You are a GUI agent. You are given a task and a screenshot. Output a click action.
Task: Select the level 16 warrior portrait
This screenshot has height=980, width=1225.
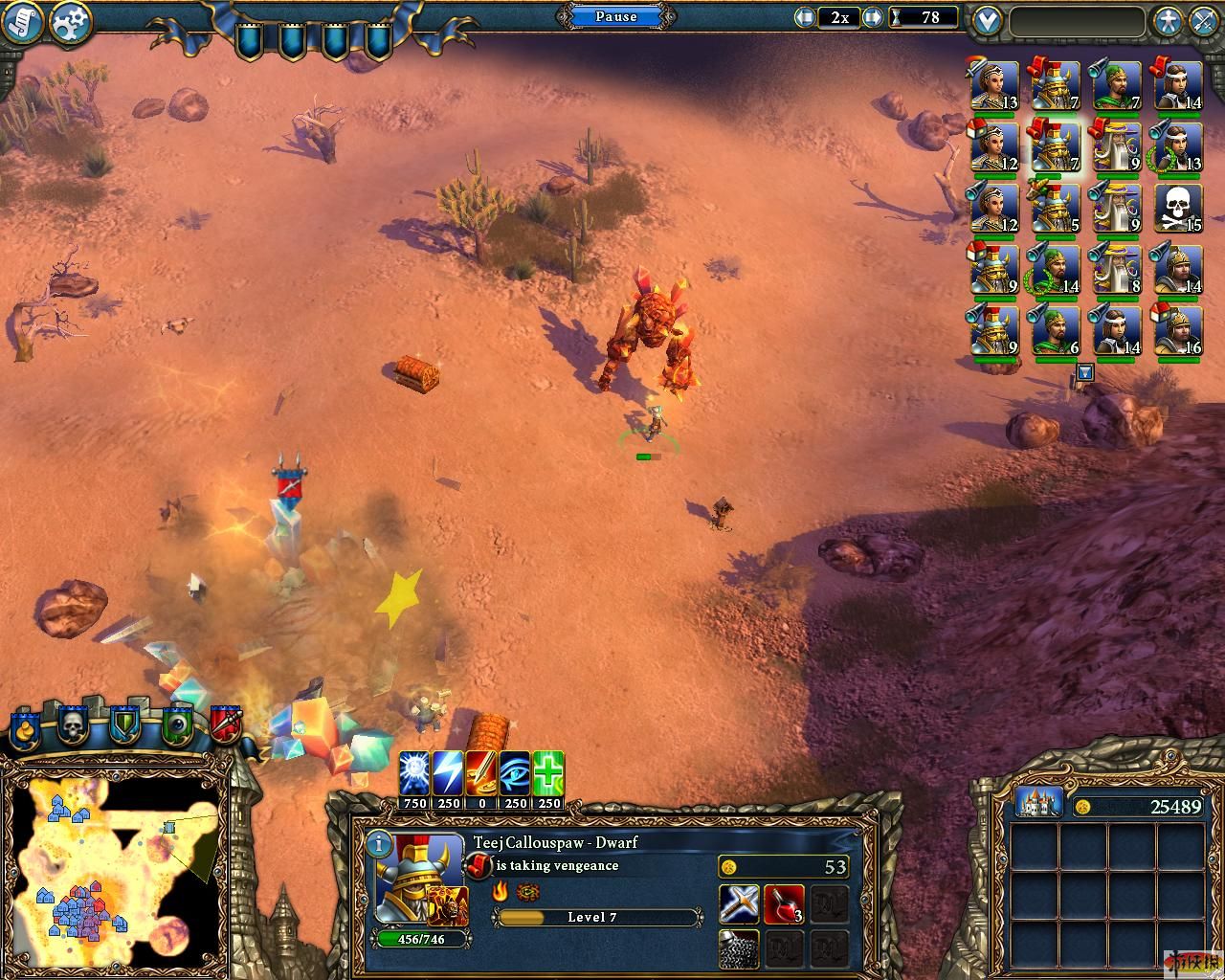(x=1178, y=330)
